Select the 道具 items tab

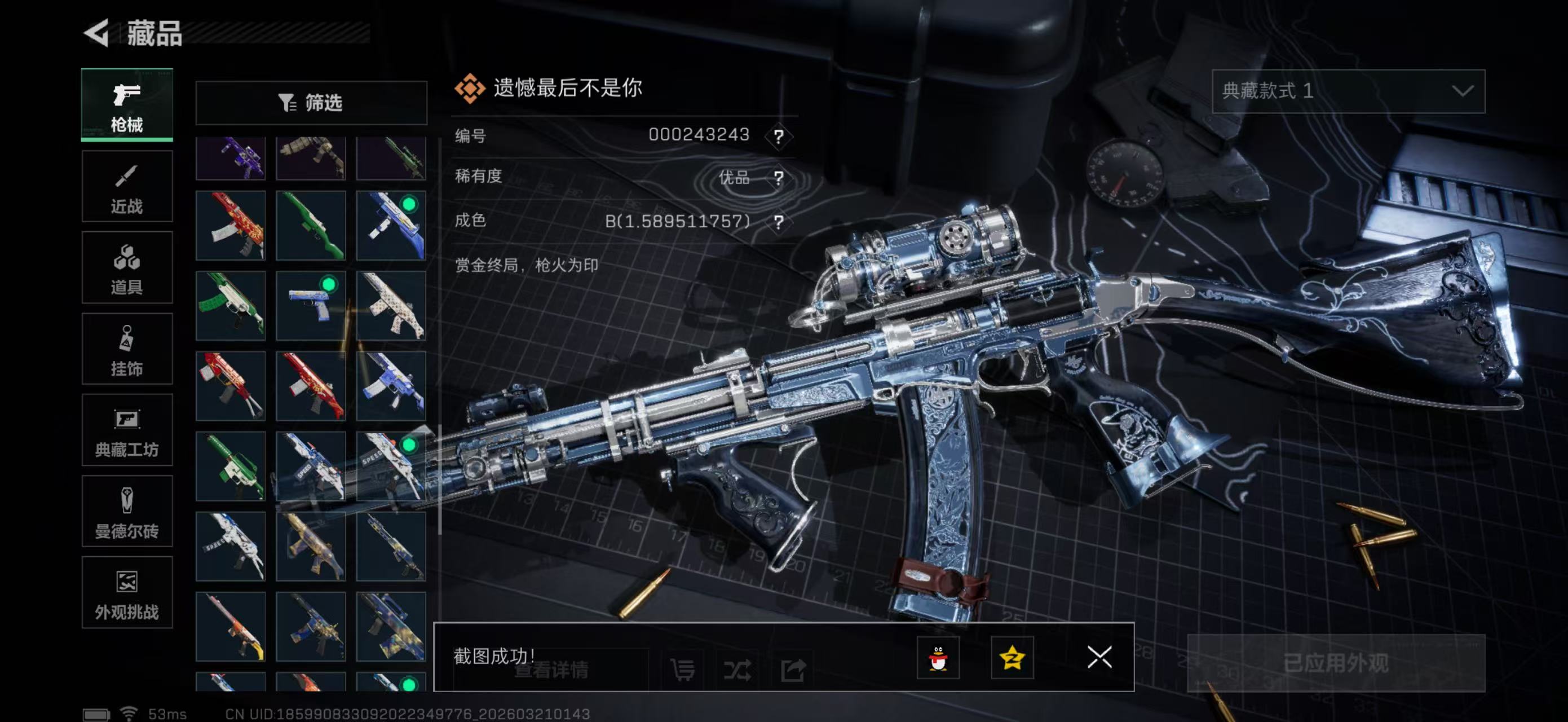point(127,268)
